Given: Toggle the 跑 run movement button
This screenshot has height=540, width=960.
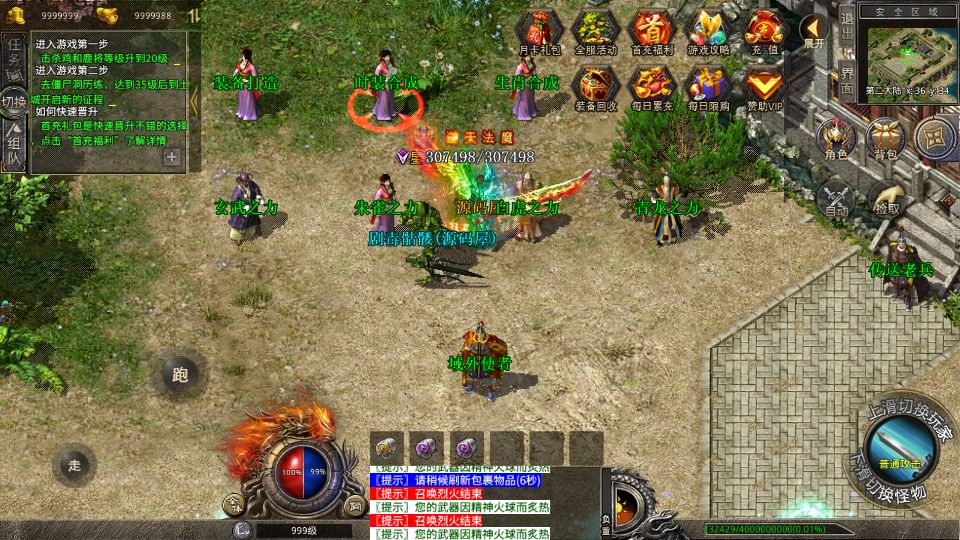Looking at the screenshot, I should (x=180, y=375).
